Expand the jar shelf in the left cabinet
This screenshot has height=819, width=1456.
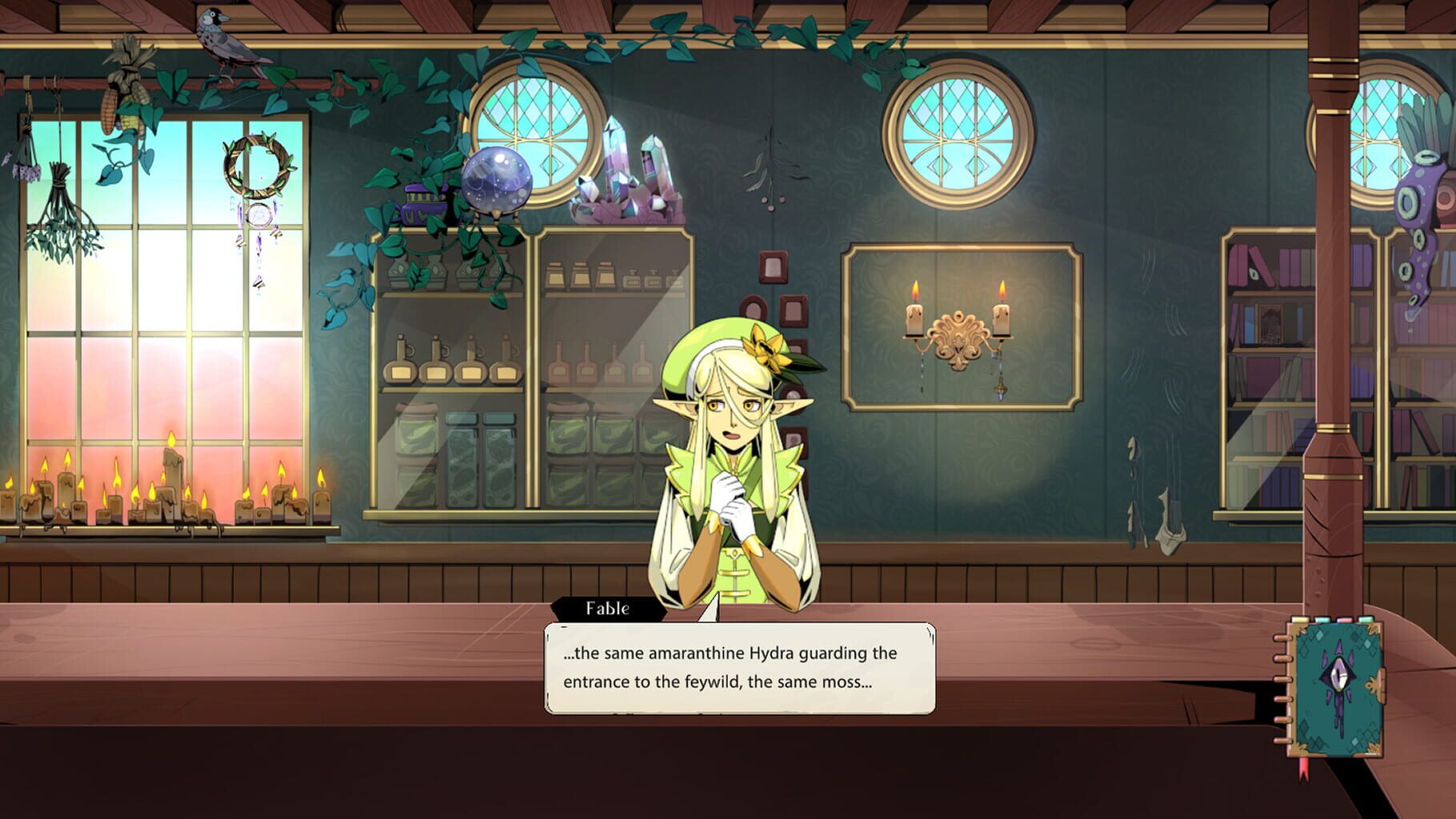[448, 464]
